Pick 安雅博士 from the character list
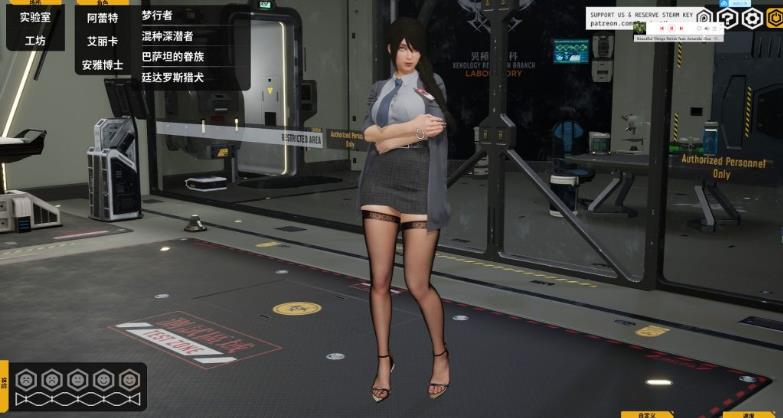 pos(102,65)
